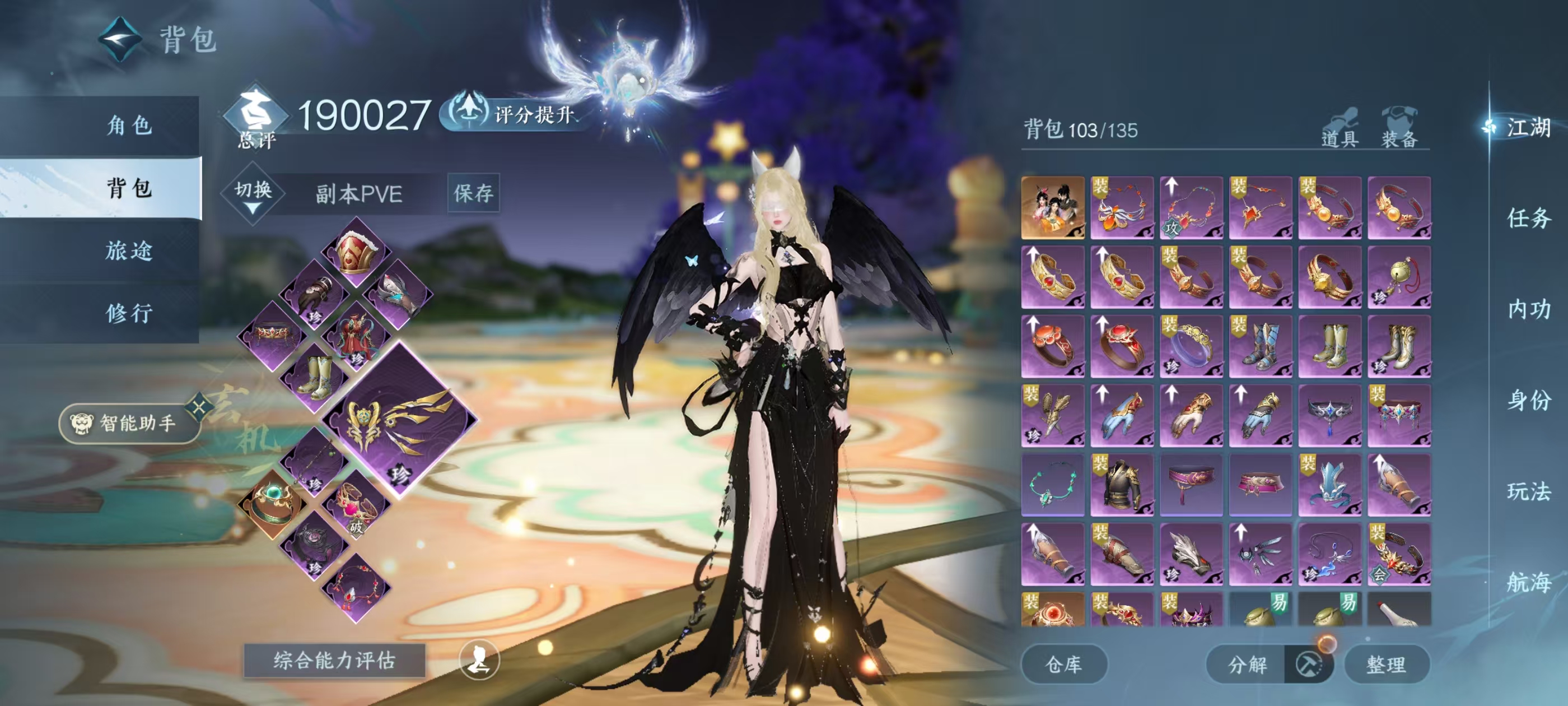Open the 仓库 warehouse
The height and width of the screenshot is (706, 1568).
(x=1063, y=664)
